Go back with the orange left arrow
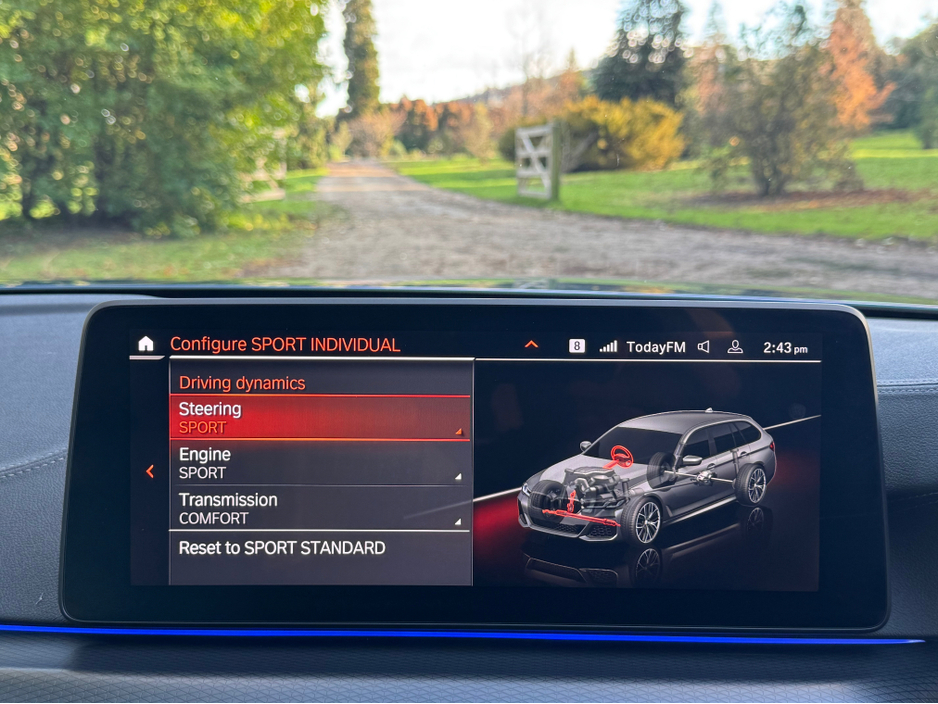The width and height of the screenshot is (938, 704). tap(150, 471)
